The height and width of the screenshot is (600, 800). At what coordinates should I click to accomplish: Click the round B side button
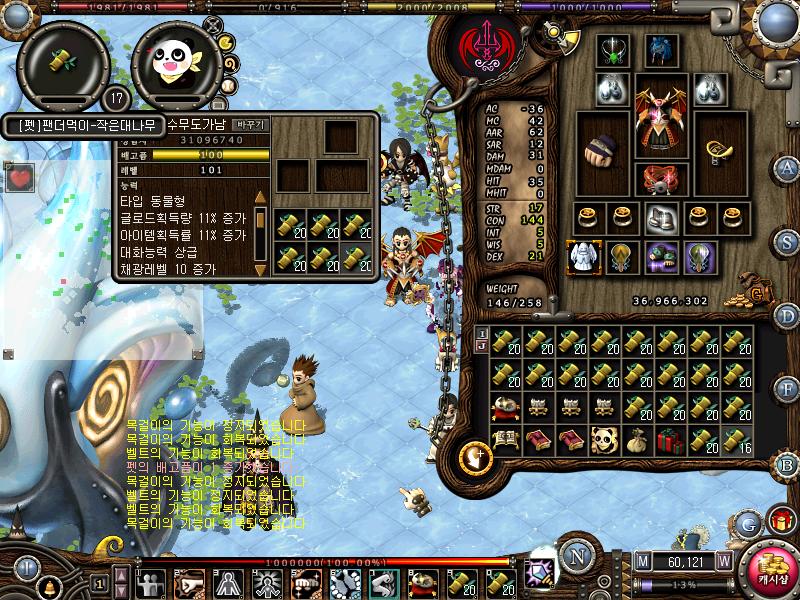click(787, 466)
